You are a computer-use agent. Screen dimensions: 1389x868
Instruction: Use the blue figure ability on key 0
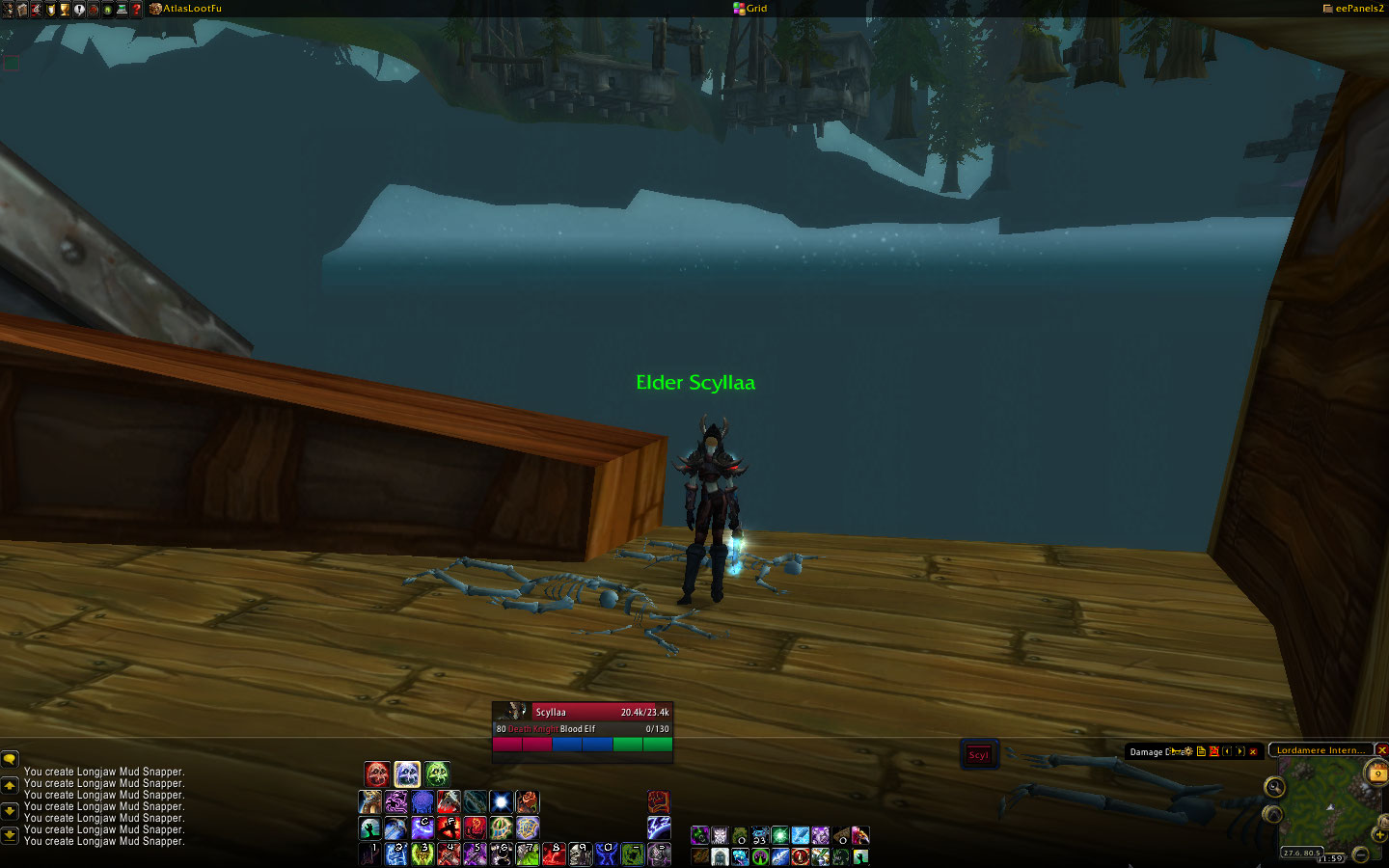coord(606,854)
